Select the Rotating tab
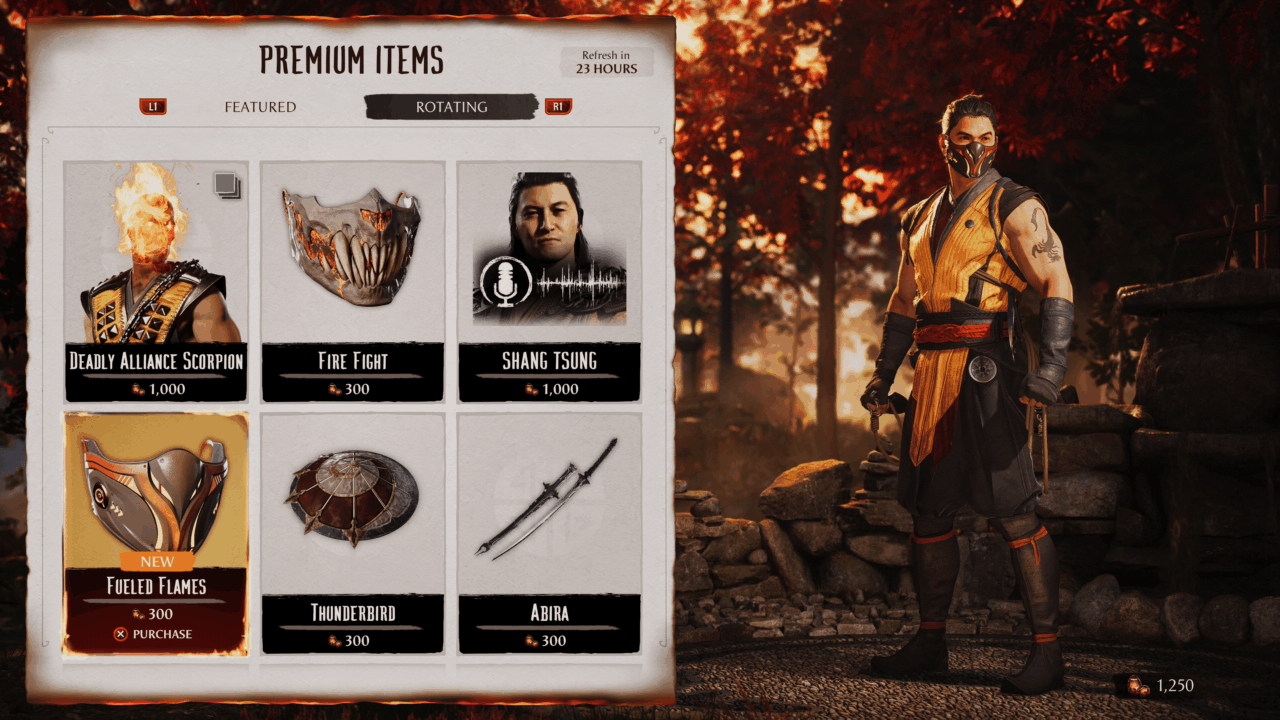 (x=451, y=107)
